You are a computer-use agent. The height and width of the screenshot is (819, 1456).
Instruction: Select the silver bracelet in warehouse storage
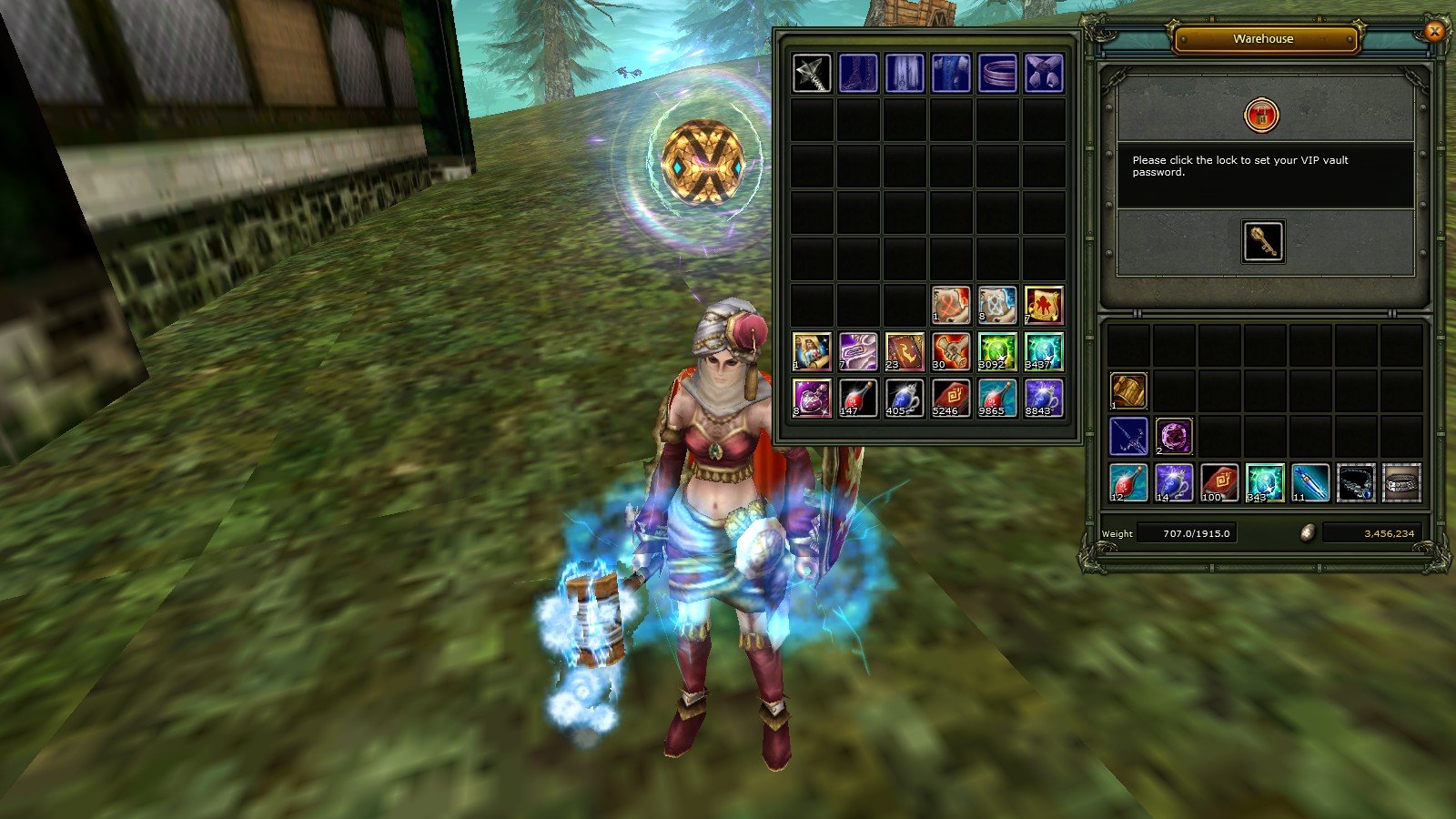(x=1401, y=484)
